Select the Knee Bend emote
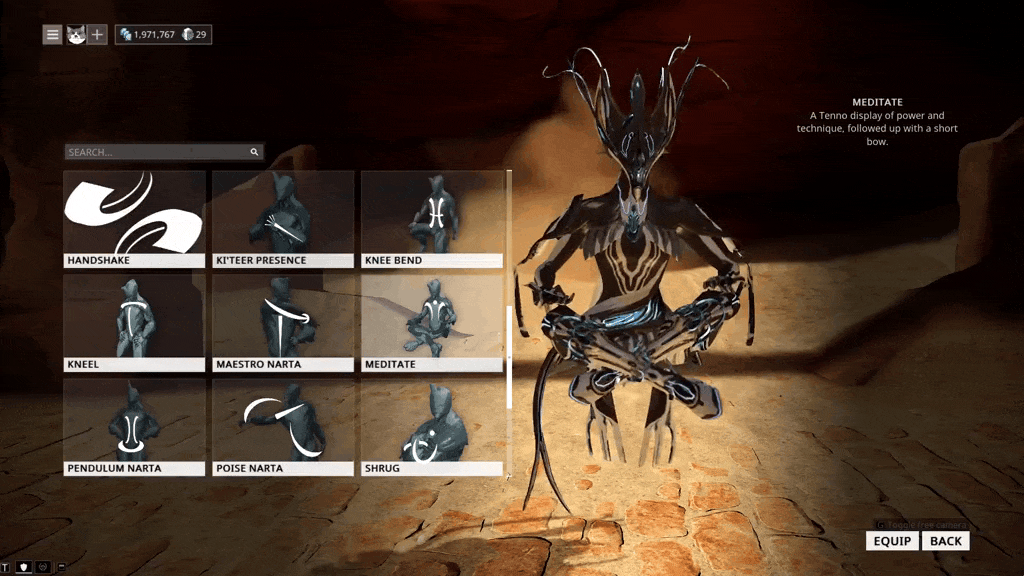Screen dimensions: 1024x576 point(432,218)
